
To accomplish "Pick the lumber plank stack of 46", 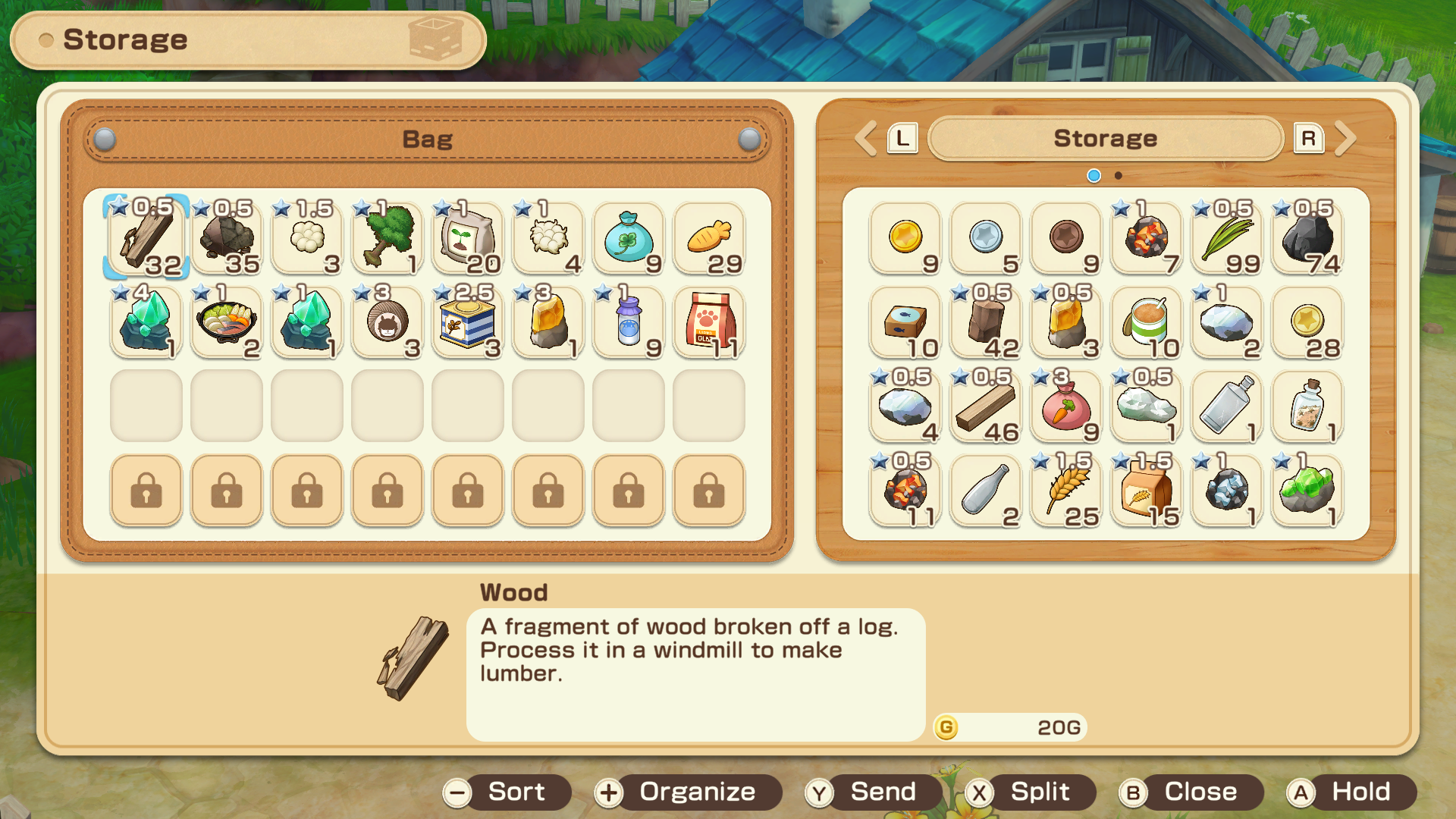I will tap(986, 406).
